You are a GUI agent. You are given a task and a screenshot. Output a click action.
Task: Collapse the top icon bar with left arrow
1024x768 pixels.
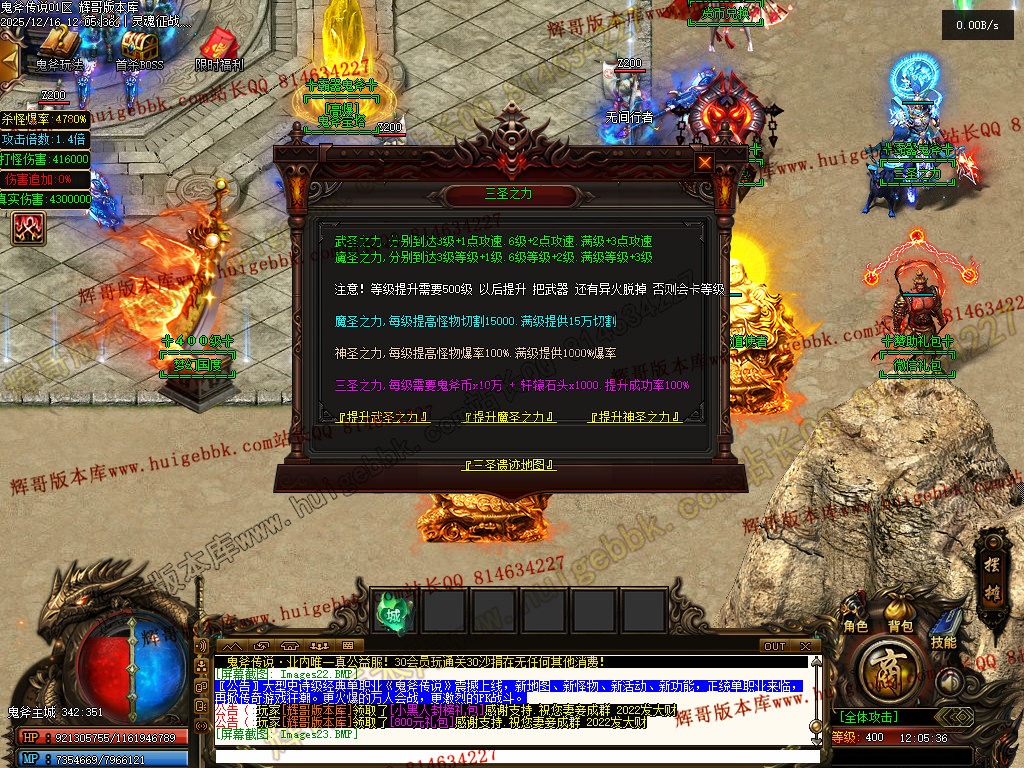point(9,61)
